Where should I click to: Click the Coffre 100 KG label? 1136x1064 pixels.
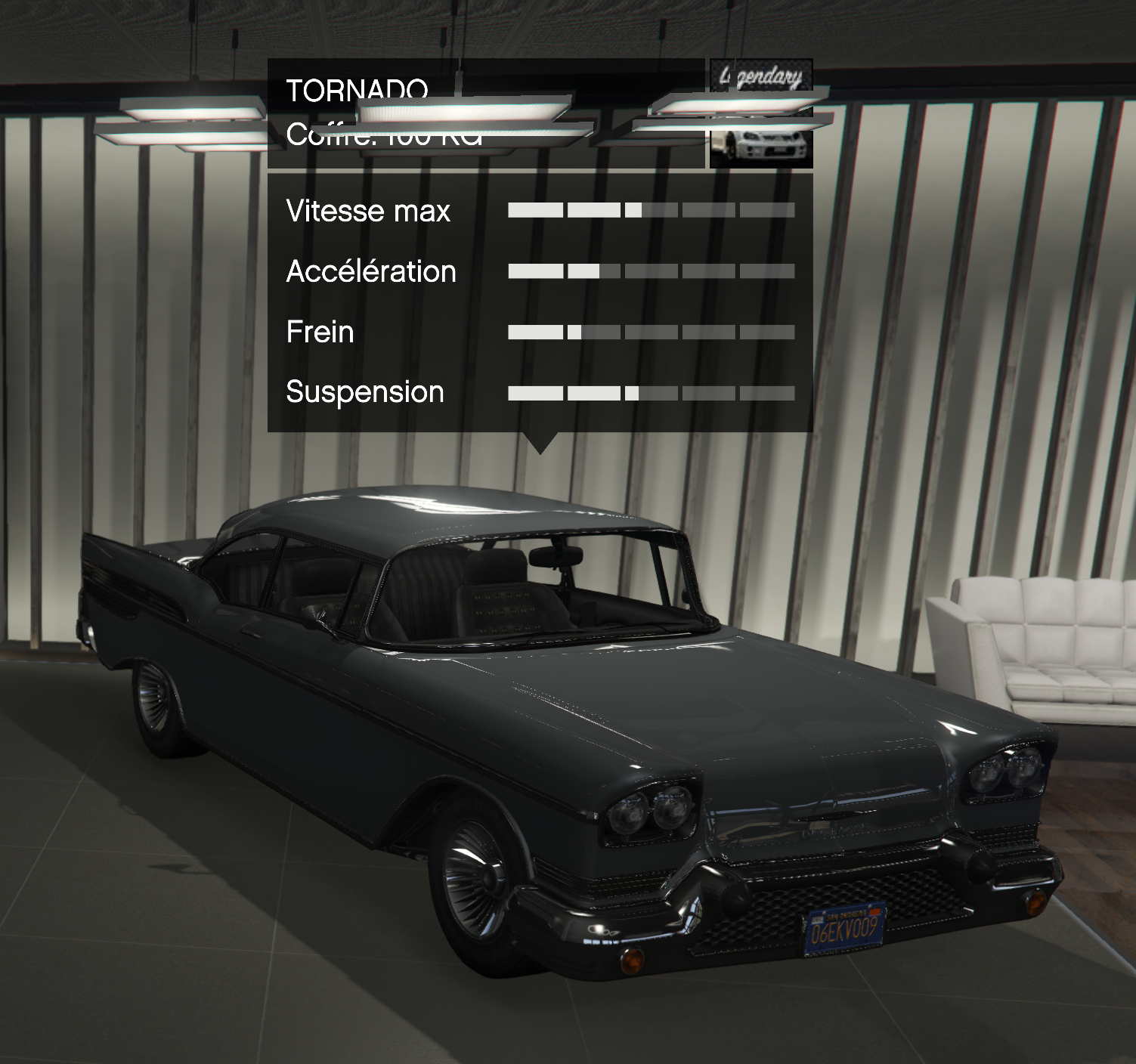click(385, 138)
